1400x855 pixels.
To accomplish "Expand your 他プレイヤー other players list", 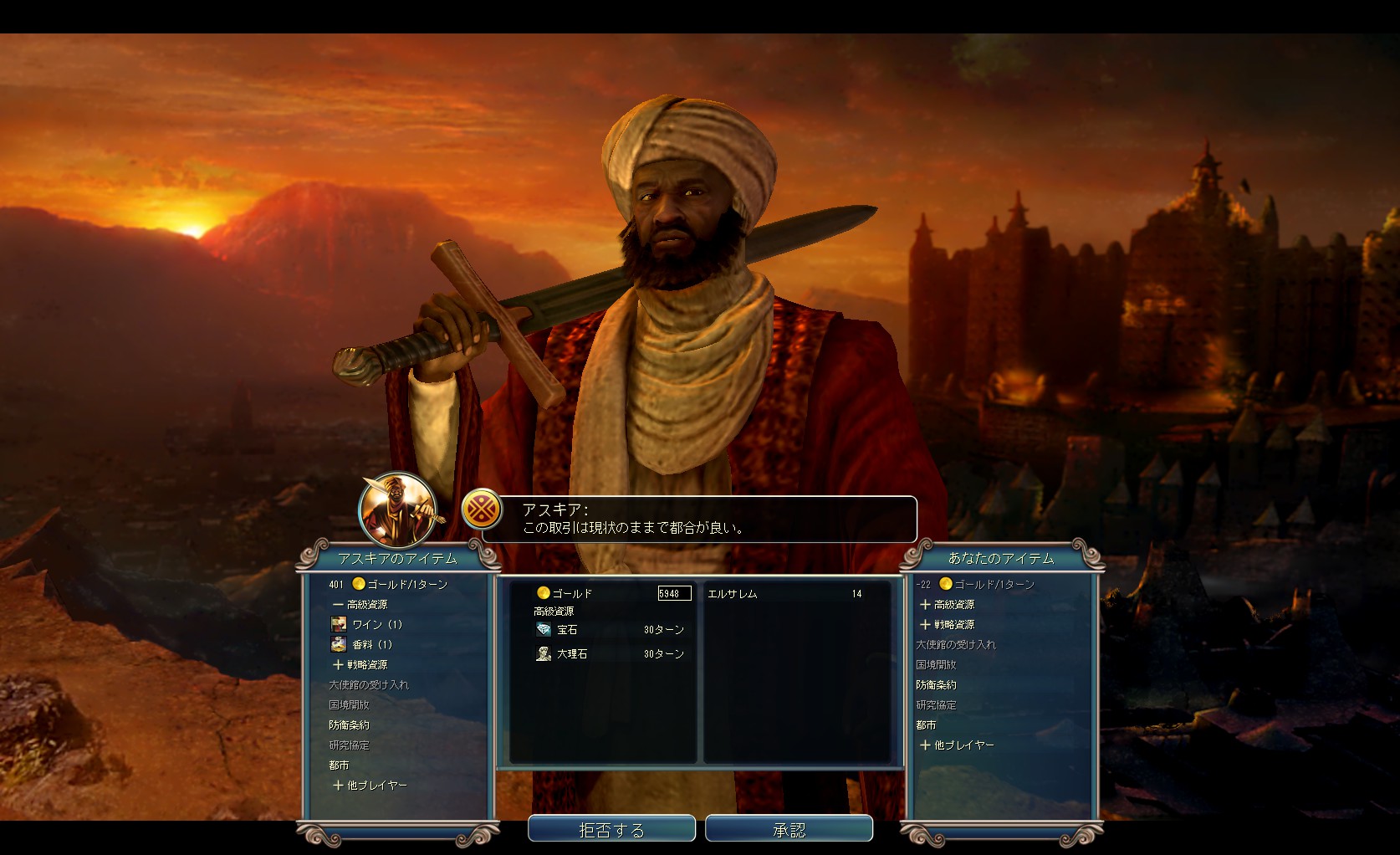I will (957, 745).
